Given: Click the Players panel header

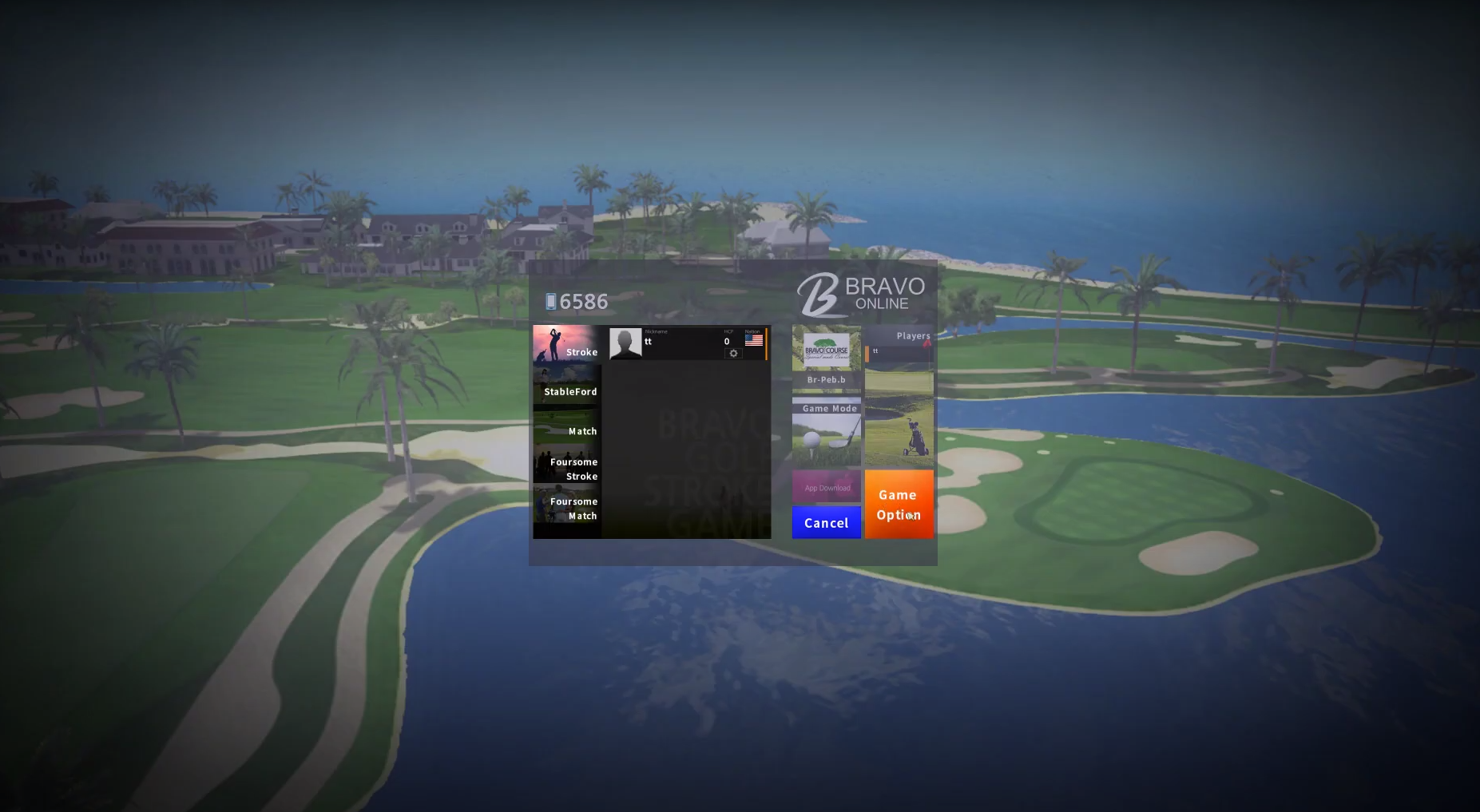Looking at the screenshot, I should (912, 335).
